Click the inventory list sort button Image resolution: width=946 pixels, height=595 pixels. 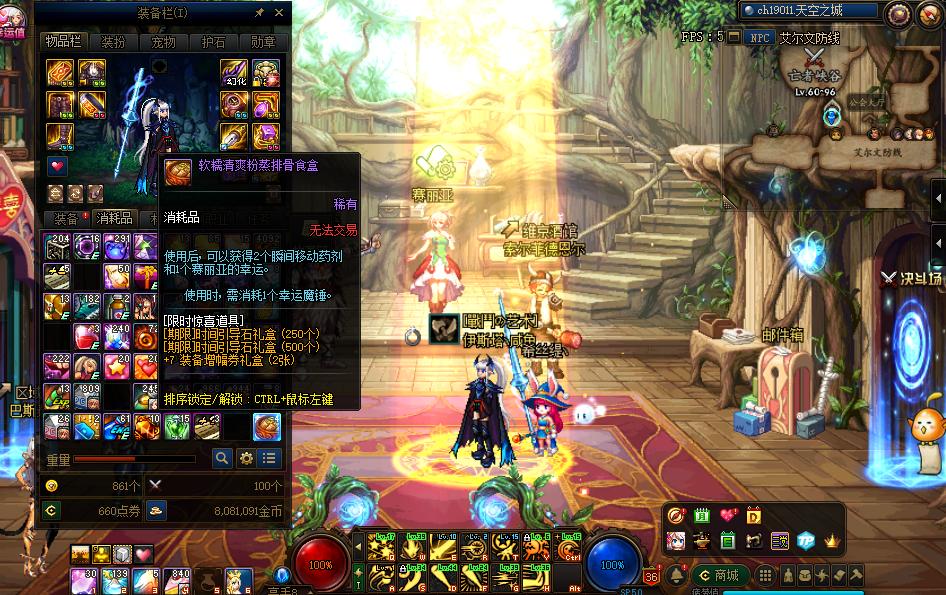click(x=269, y=458)
